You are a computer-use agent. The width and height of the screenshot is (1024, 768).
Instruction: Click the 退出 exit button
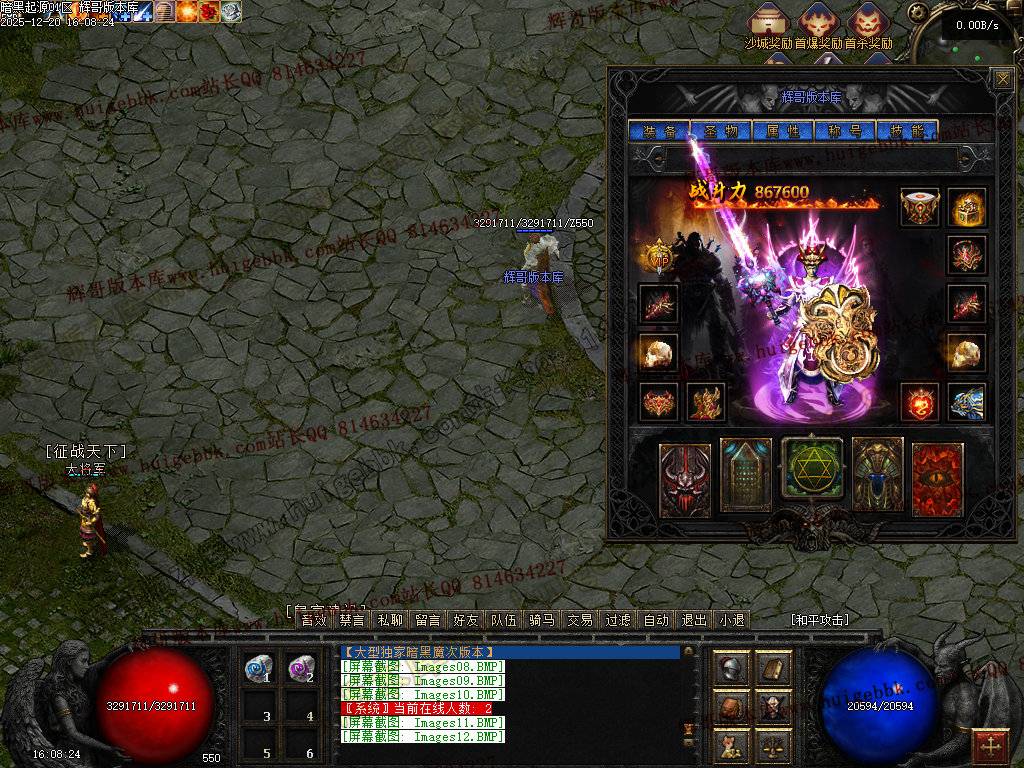[694, 620]
